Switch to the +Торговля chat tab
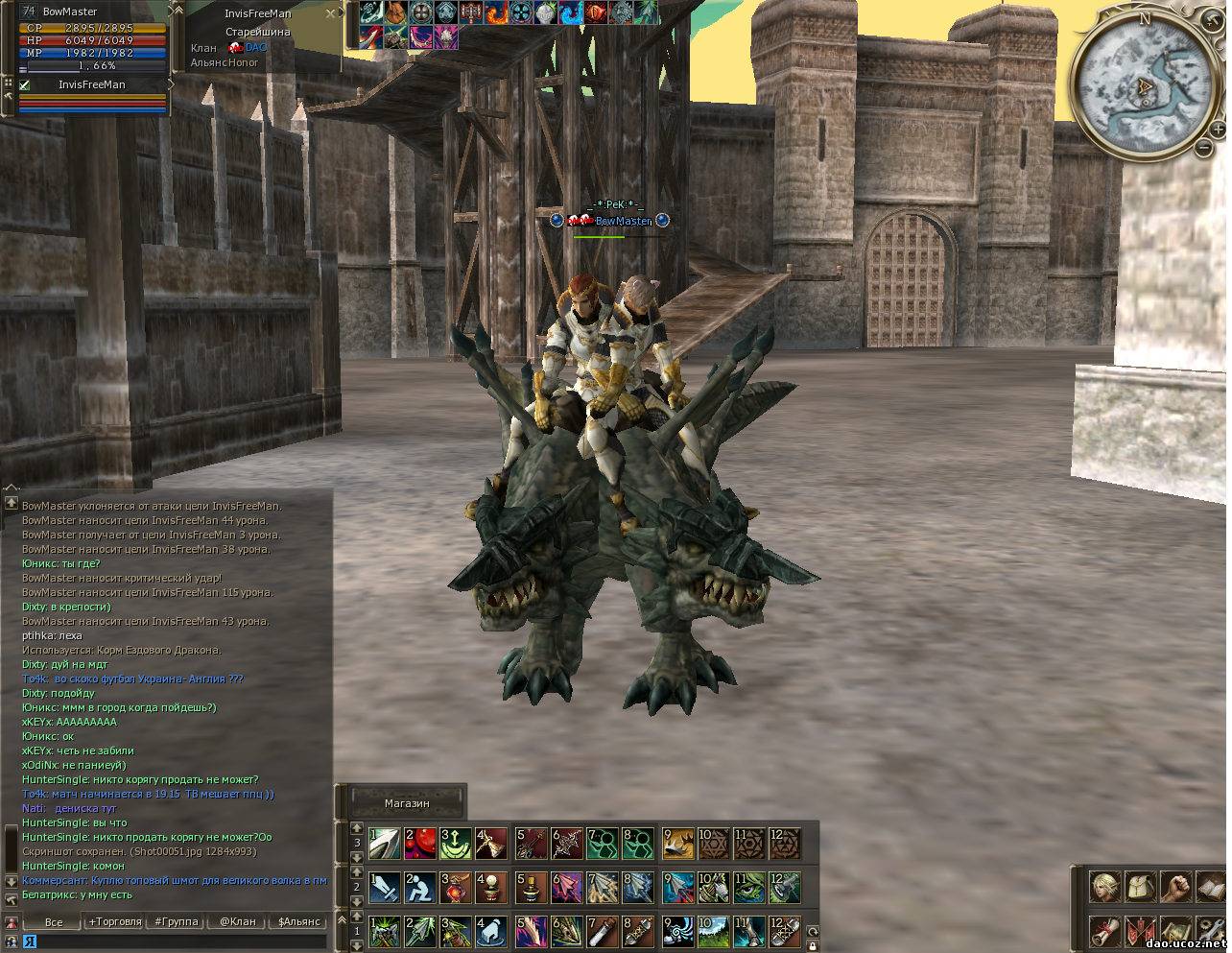Image resolution: width=1232 pixels, height=953 pixels. pos(114,921)
